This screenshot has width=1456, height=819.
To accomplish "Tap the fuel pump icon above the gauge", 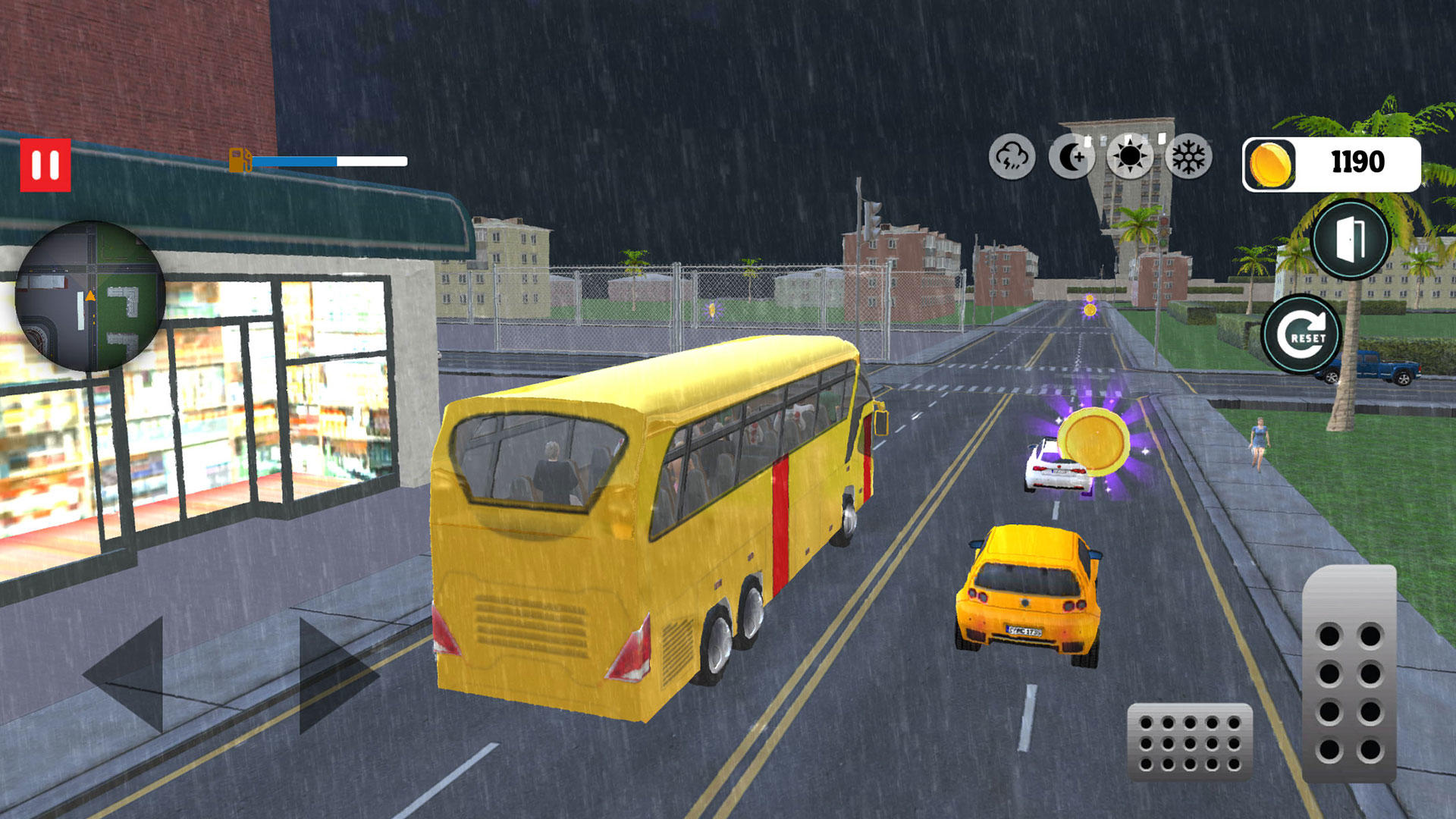I will pyautogui.click(x=239, y=160).
